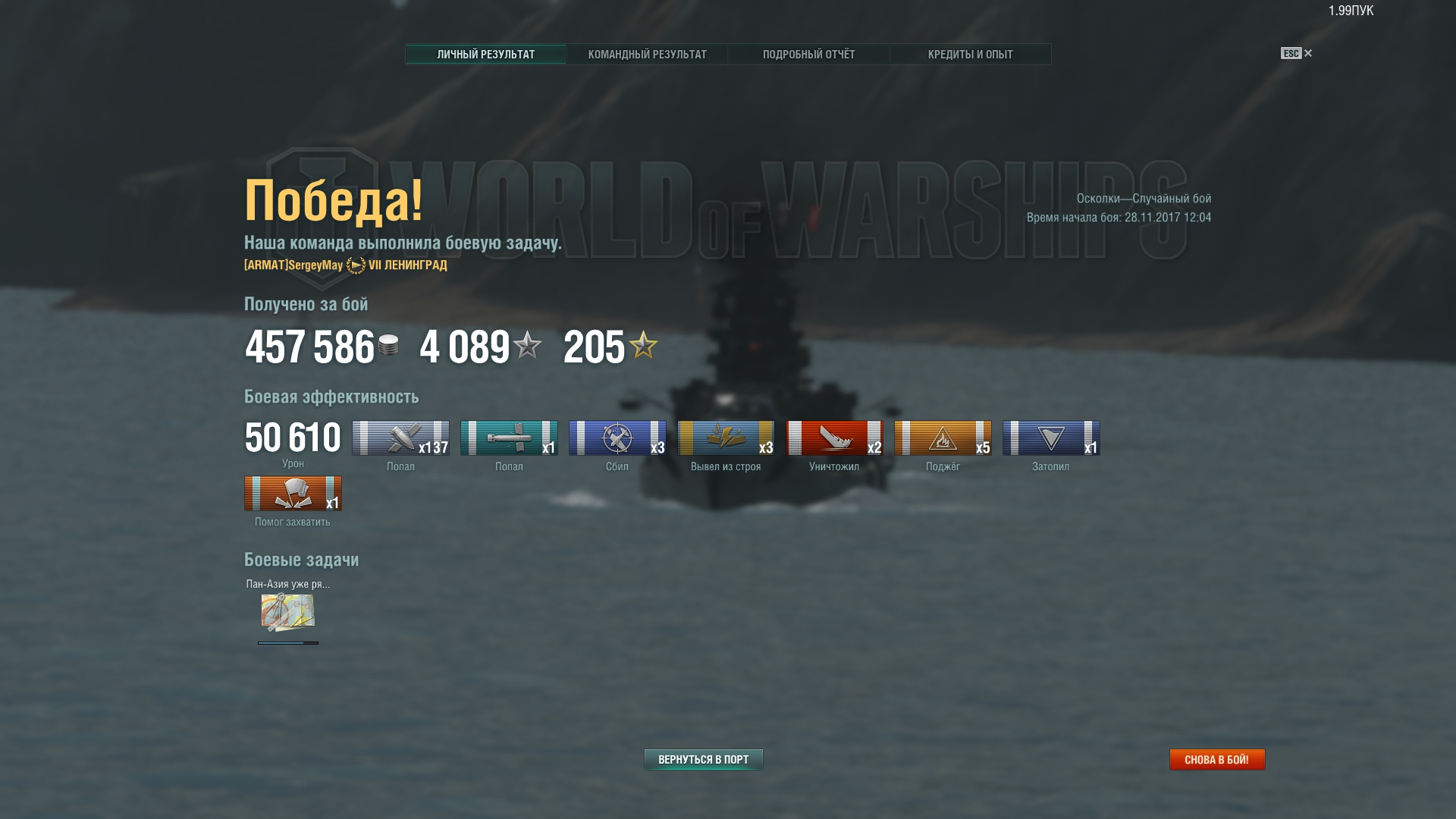Click the Затопил flooding ribbon
Image resolution: width=1456 pixels, height=819 pixels.
(1051, 438)
